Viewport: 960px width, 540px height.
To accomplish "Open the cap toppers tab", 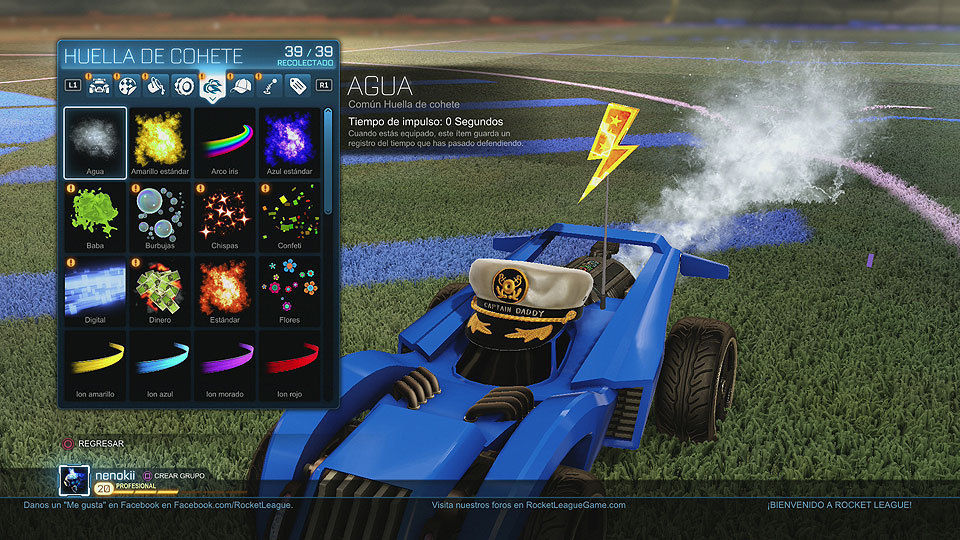I will tap(240, 86).
